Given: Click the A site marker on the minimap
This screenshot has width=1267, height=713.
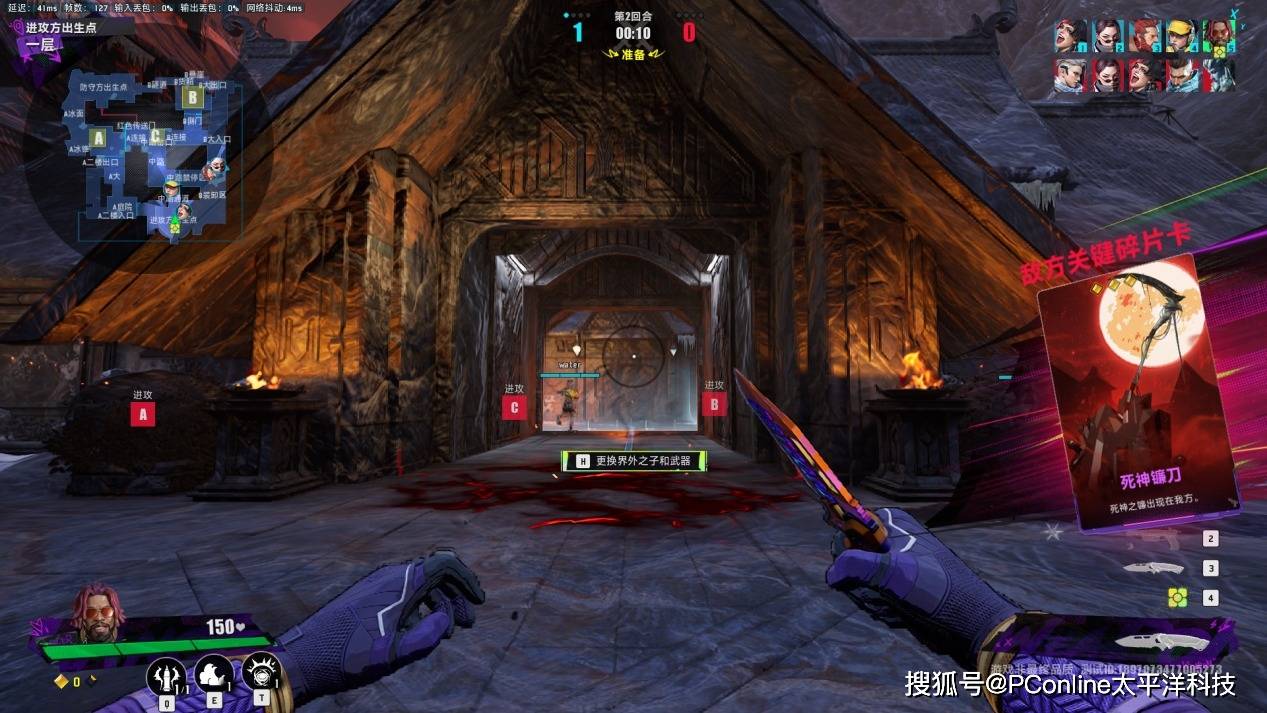Looking at the screenshot, I should pos(97,137).
